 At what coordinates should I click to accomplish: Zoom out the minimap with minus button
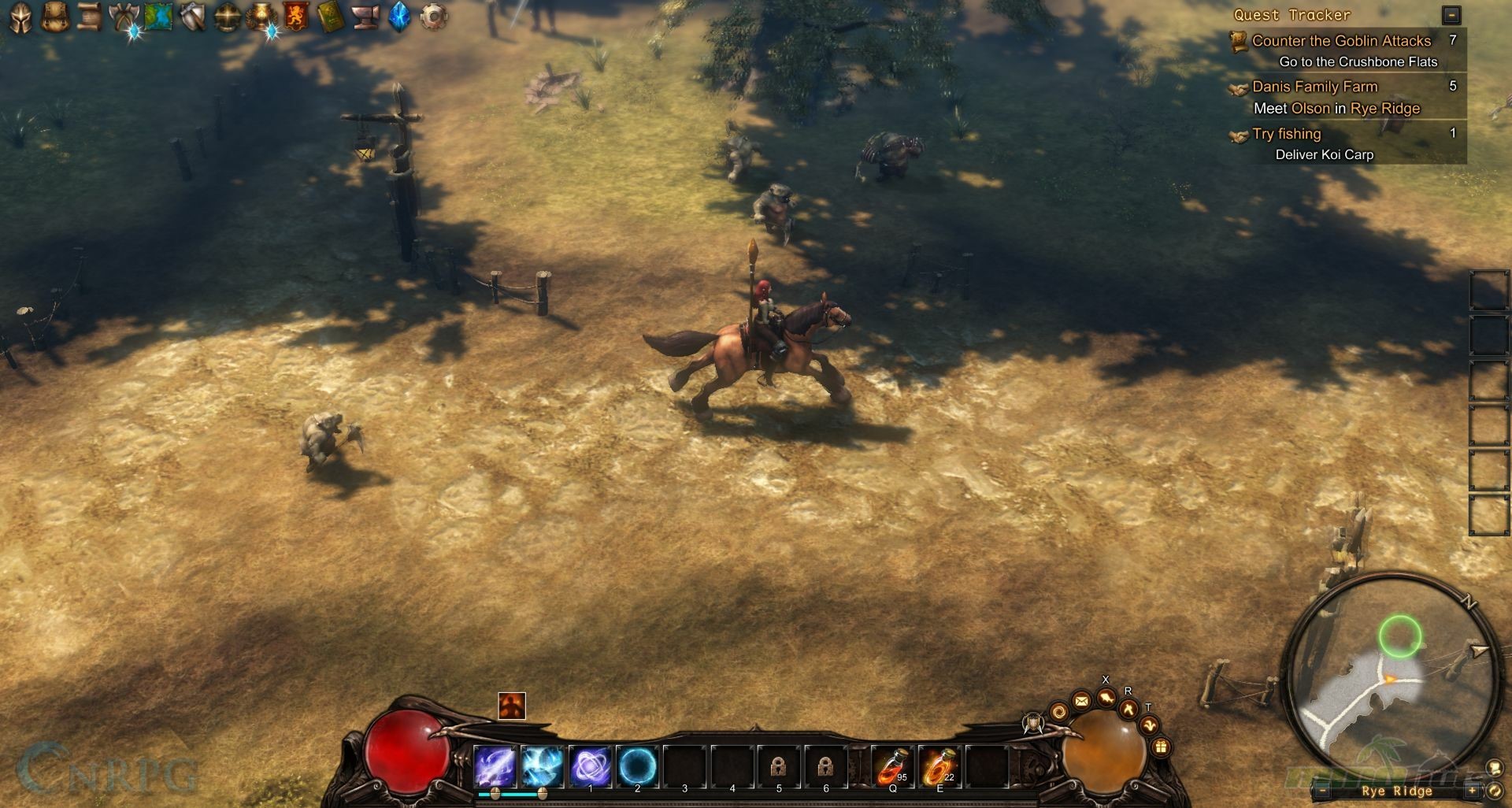[1323, 791]
